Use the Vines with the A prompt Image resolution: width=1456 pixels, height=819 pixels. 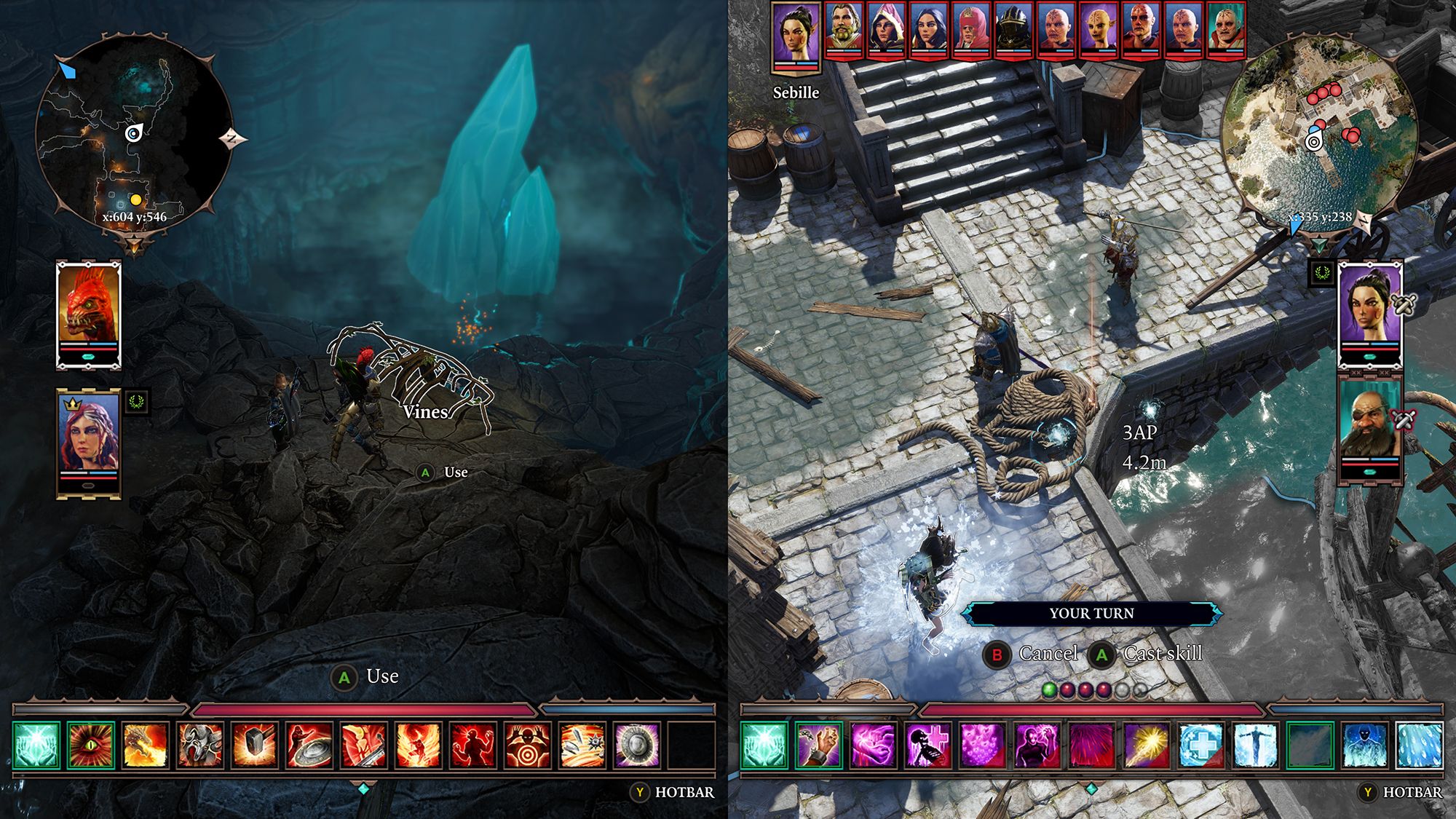coord(425,473)
